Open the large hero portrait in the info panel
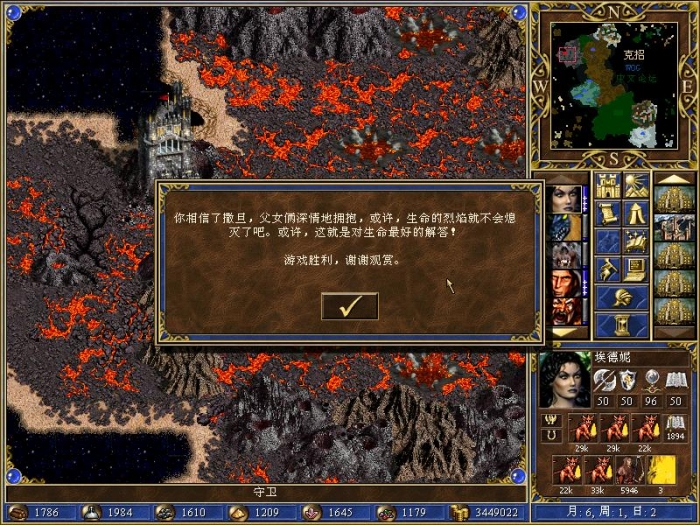 click(x=564, y=380)
